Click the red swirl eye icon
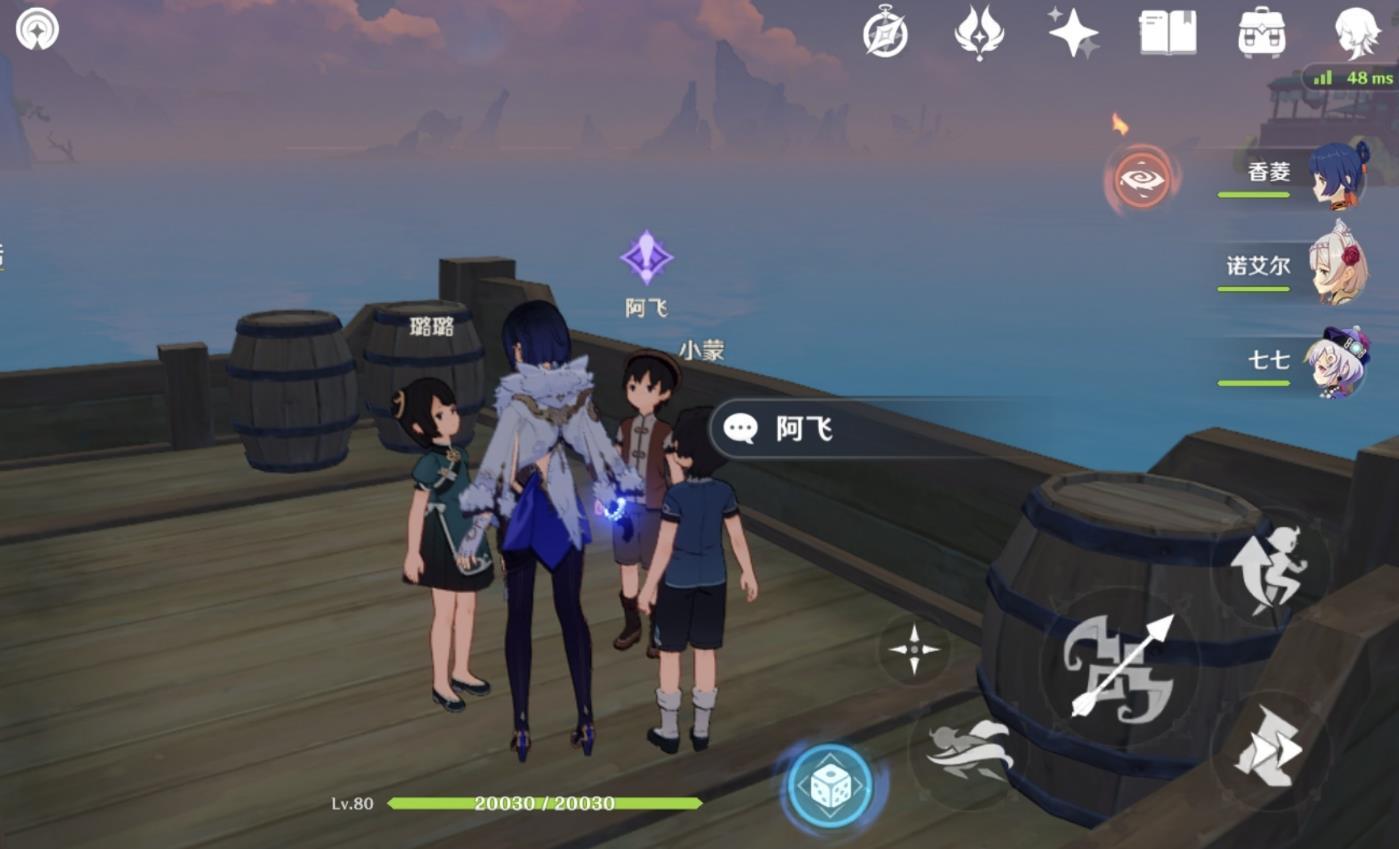1399x849 pixels. click(1142, 181)
